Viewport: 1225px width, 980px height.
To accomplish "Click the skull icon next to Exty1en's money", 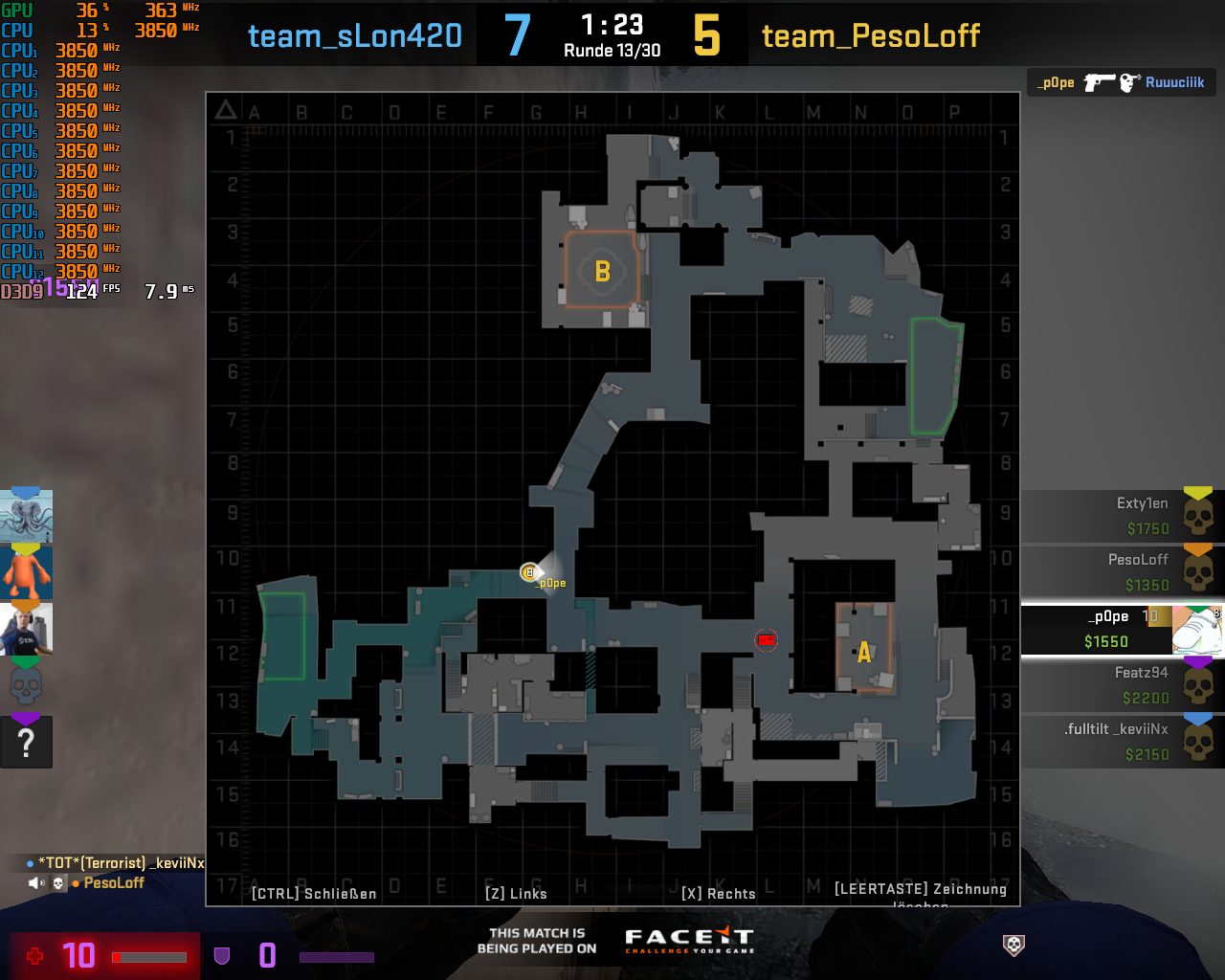I will (x=1200, y=517).
